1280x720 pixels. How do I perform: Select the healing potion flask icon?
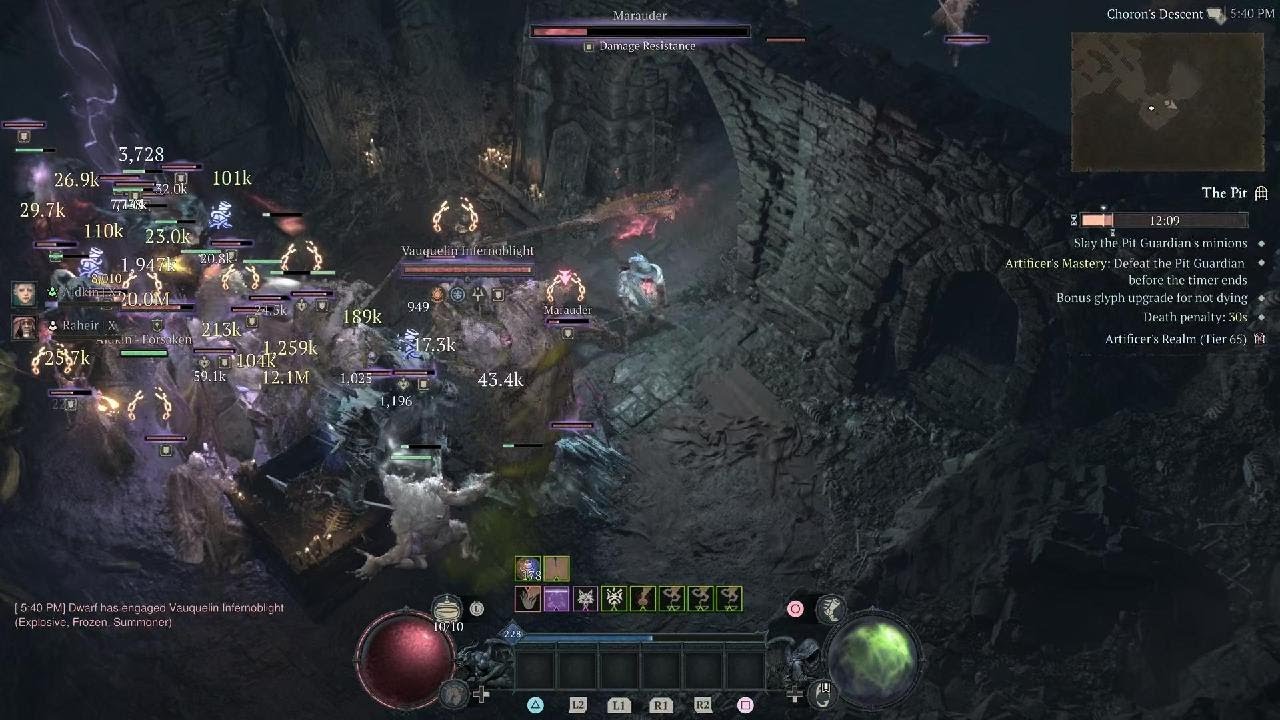pyautogui.click(x=448, y=608)
